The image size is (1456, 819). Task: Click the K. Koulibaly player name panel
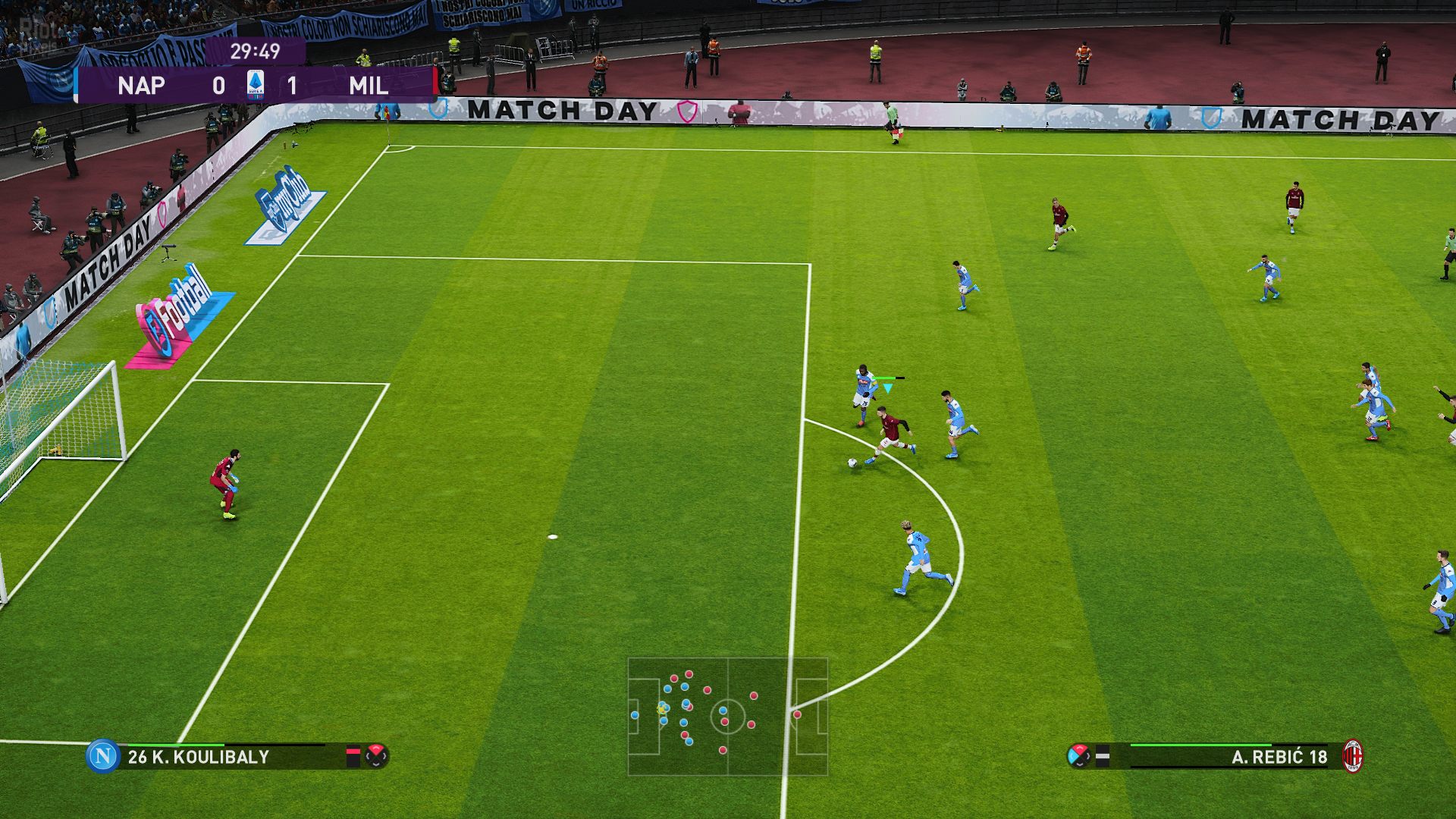[x=199, y=757]
